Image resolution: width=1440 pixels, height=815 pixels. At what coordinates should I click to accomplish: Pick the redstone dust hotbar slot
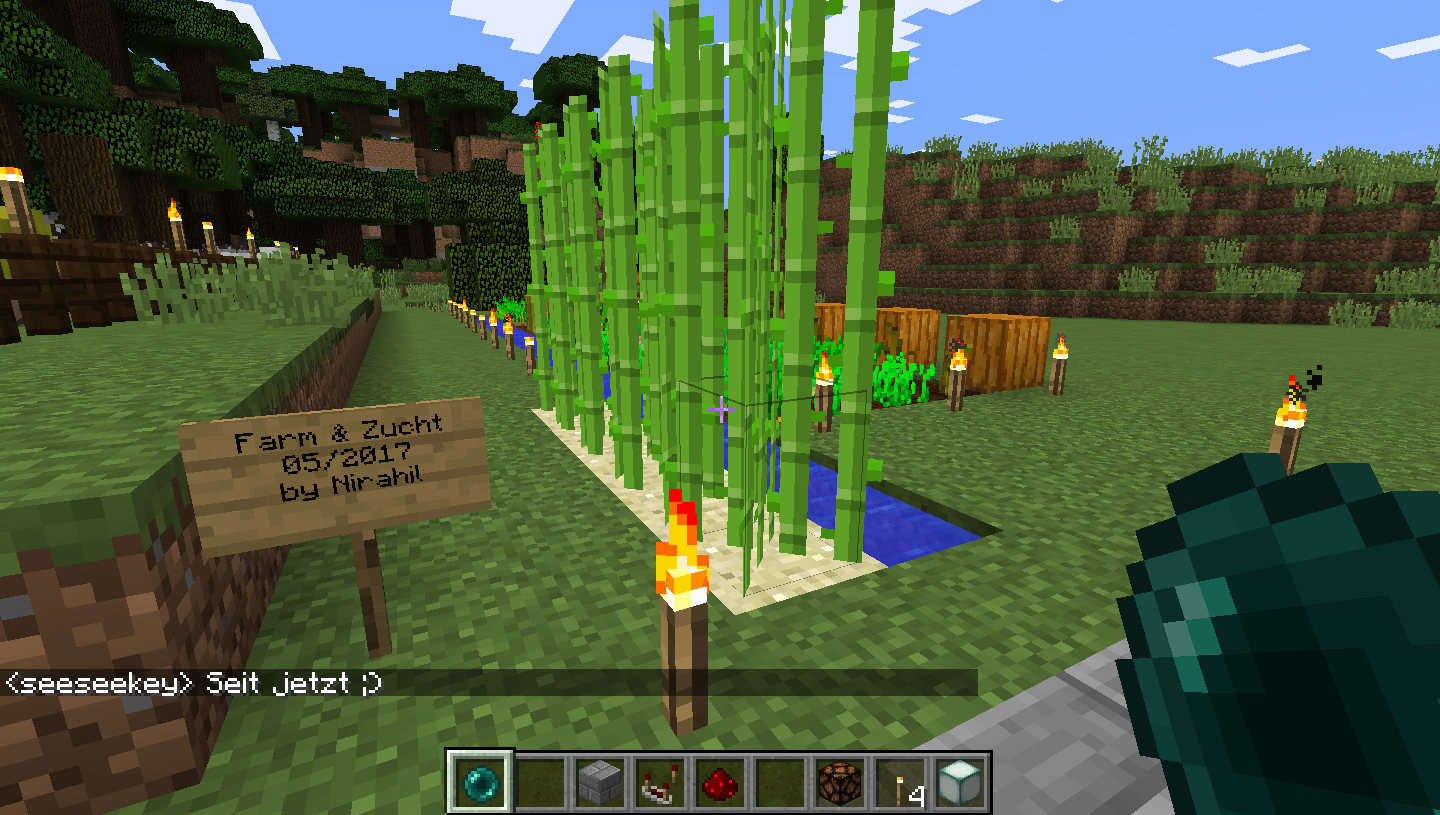720,782
